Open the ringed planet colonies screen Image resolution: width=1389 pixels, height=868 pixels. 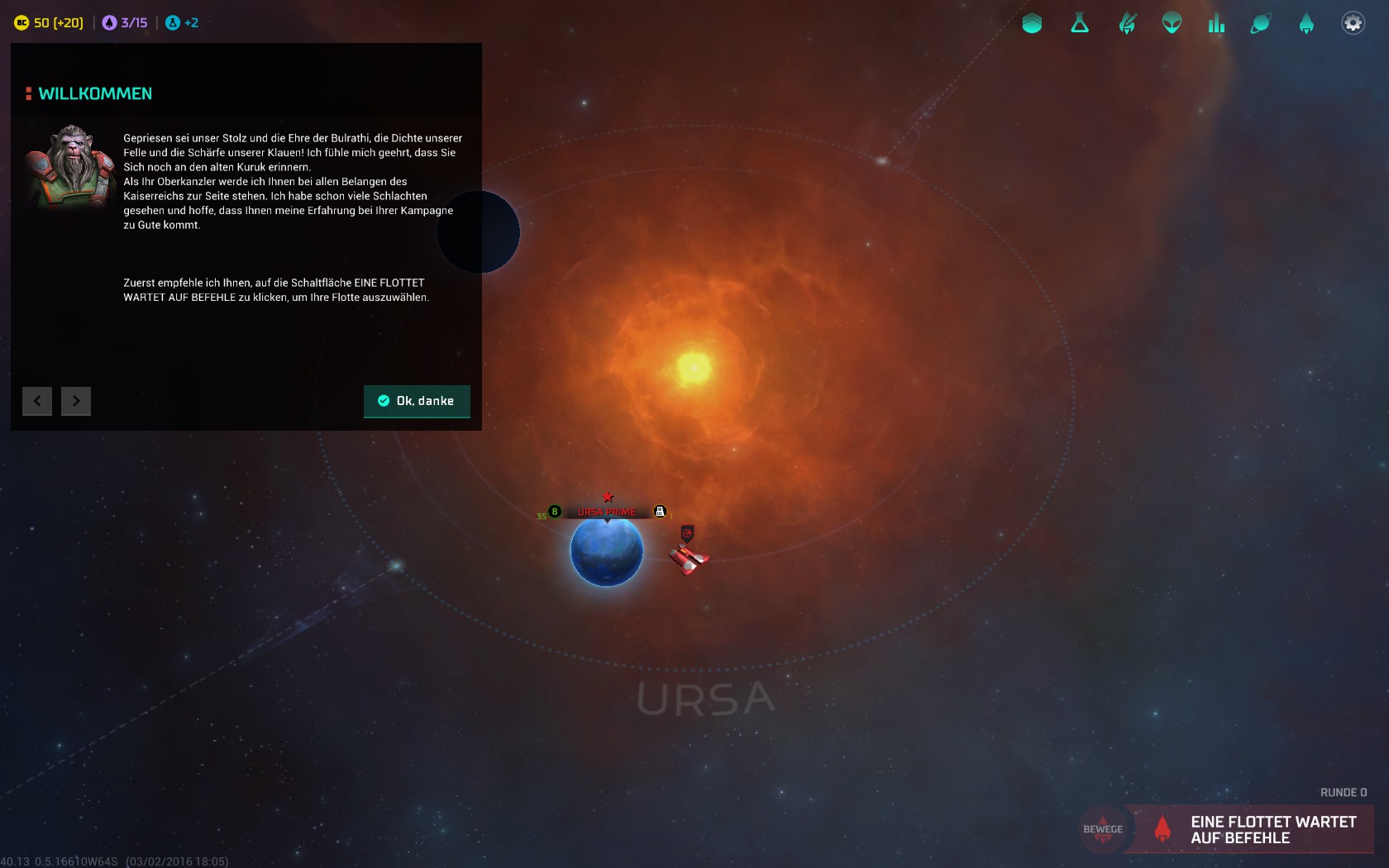pyautogui.click(x=1261, y=23)
